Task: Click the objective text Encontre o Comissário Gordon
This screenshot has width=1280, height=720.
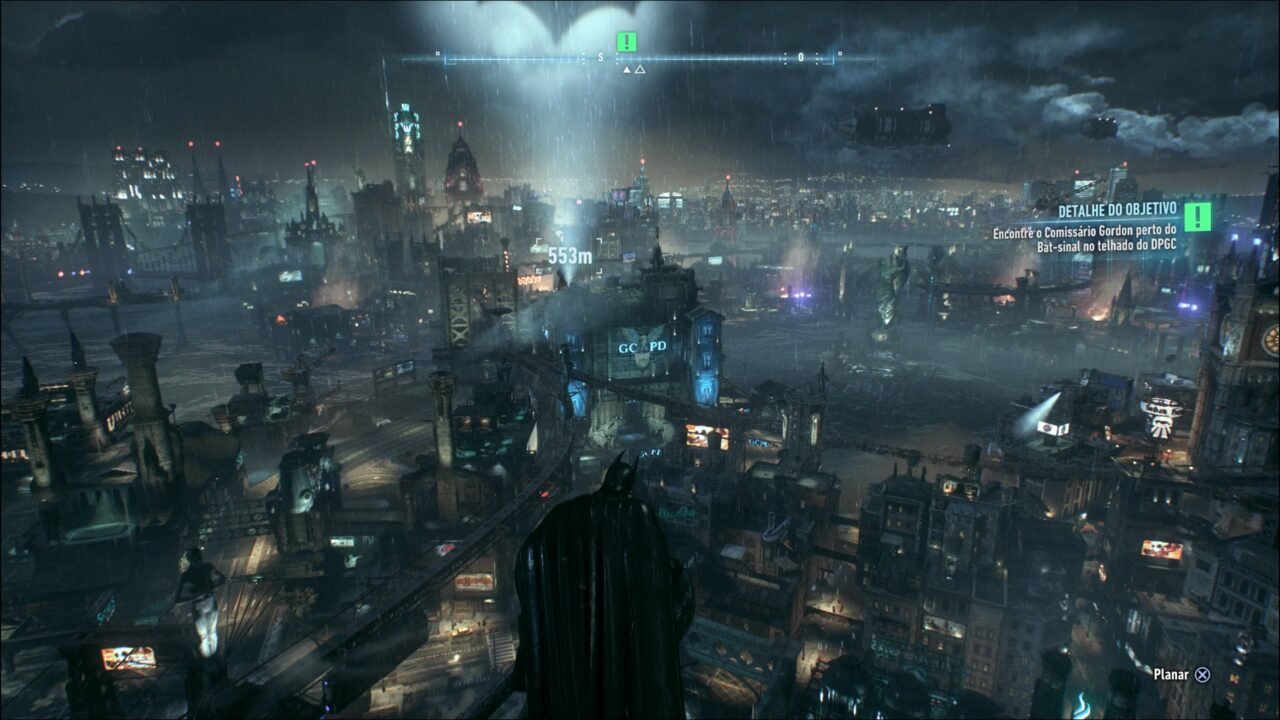Action: coord(1085,232)
